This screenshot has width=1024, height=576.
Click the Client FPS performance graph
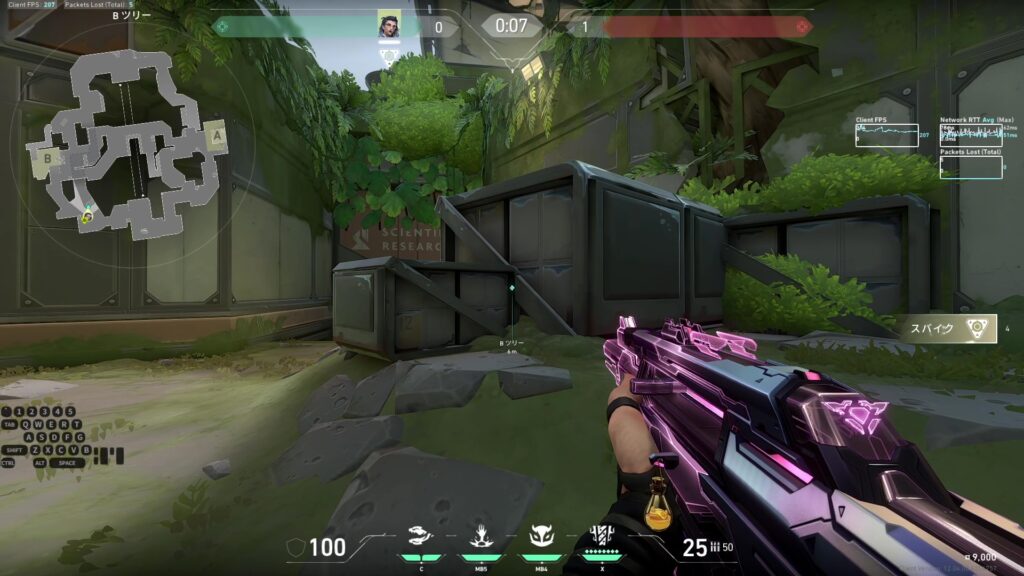[887, 135]
